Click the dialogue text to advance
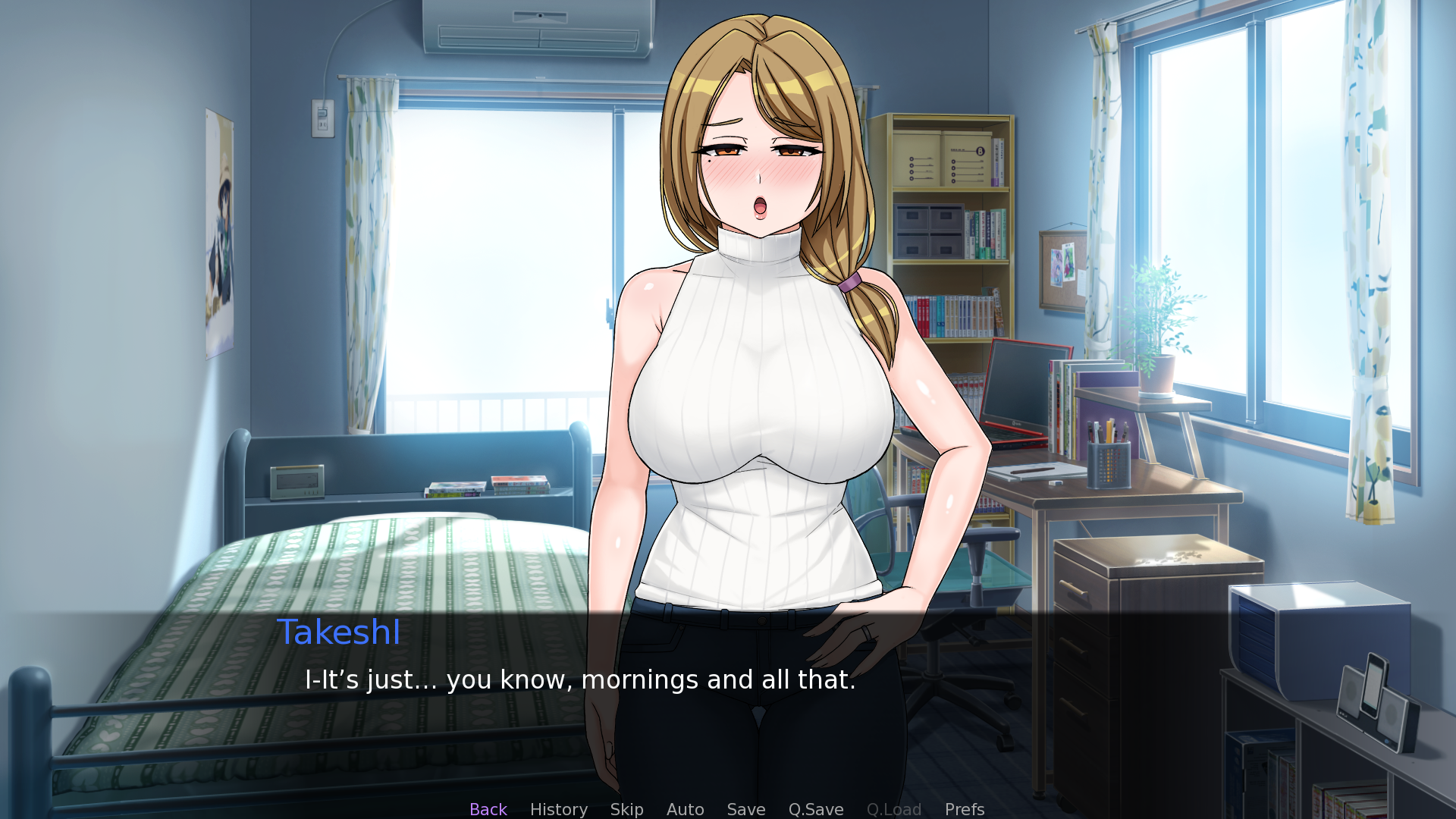 (x=579, y=680)
